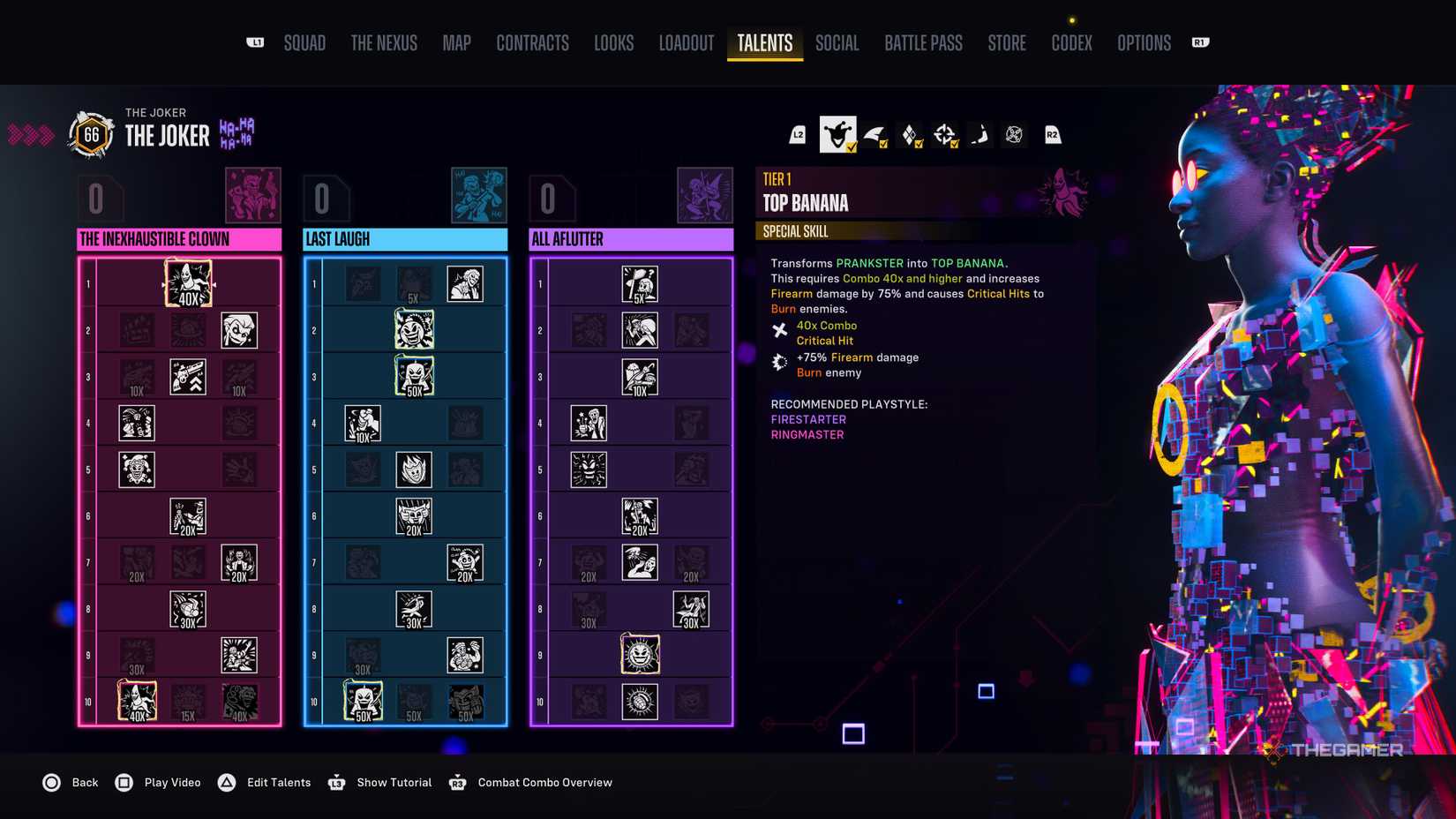Select the Top Banana talent icon

[188, 282]
